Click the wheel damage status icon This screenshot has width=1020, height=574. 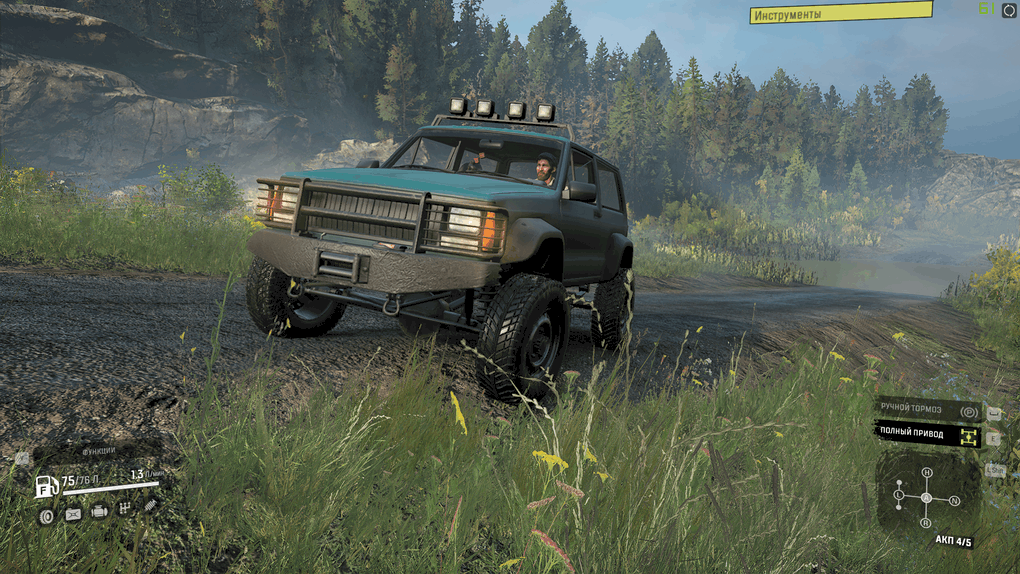coord(46,514)
